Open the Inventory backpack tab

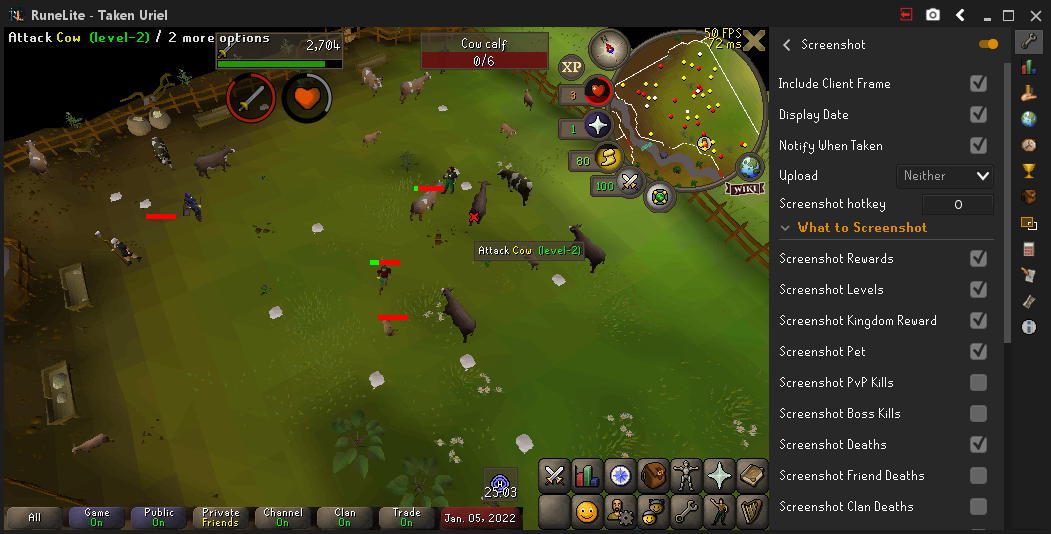tap(654, 475)
